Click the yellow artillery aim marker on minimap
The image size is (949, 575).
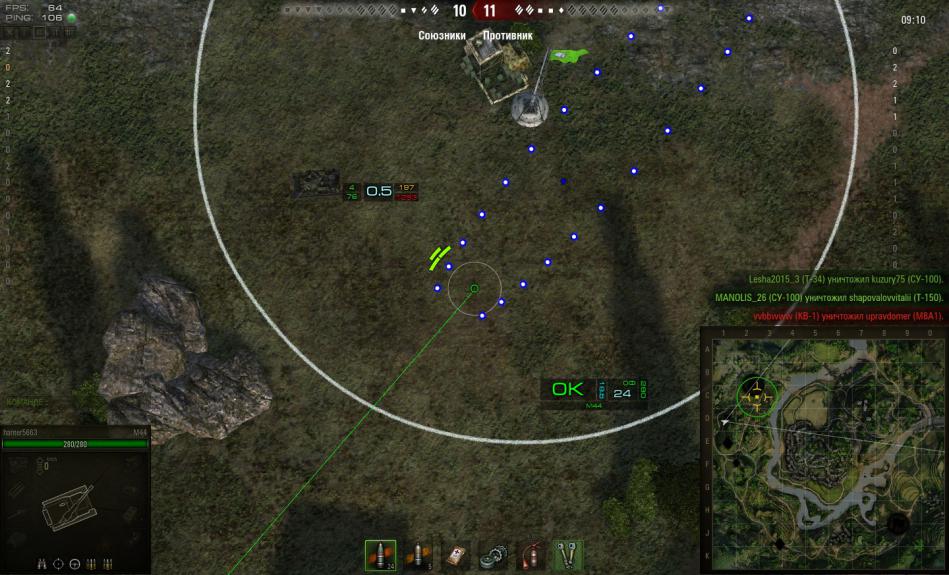tap(758, 393)
